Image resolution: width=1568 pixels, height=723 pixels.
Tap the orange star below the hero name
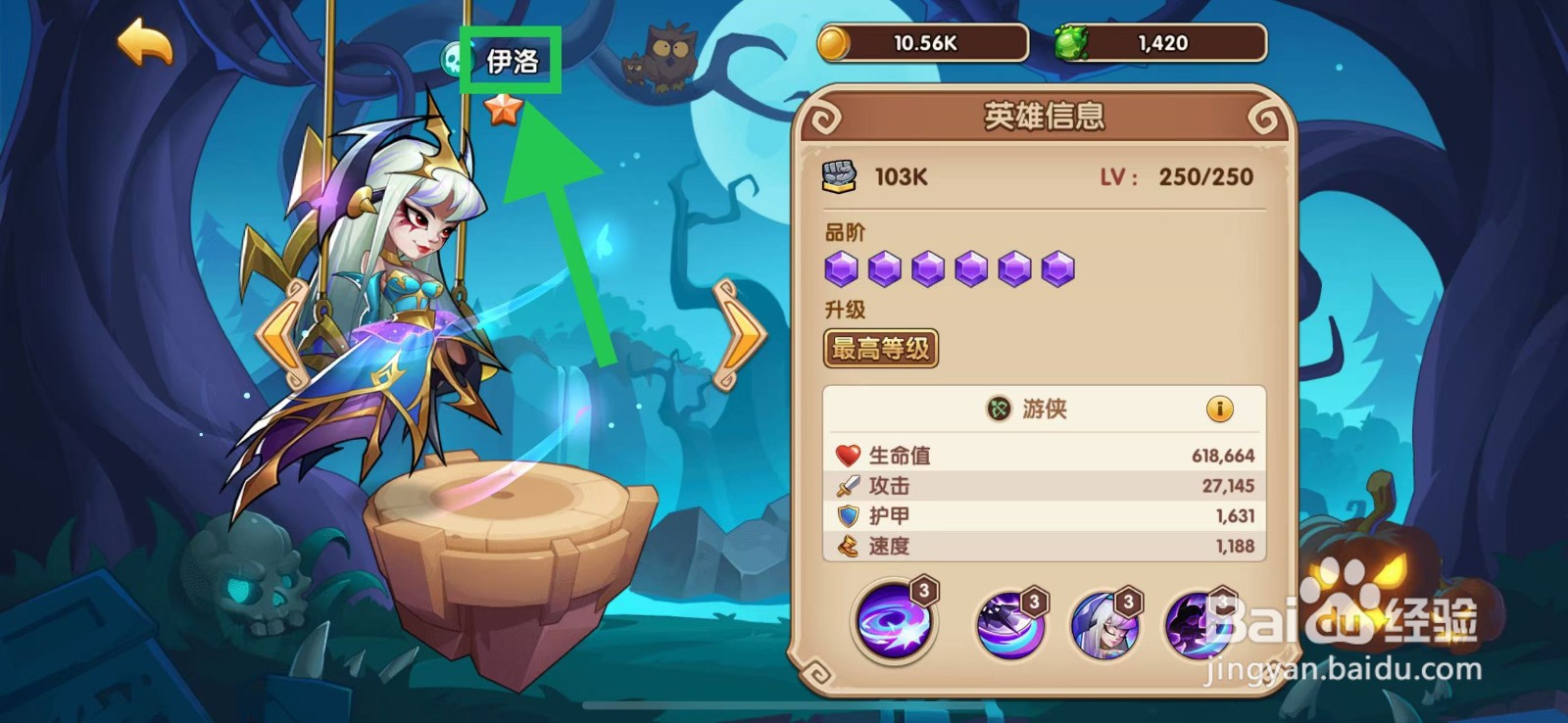pyautogui.click(x=501, y=111)
